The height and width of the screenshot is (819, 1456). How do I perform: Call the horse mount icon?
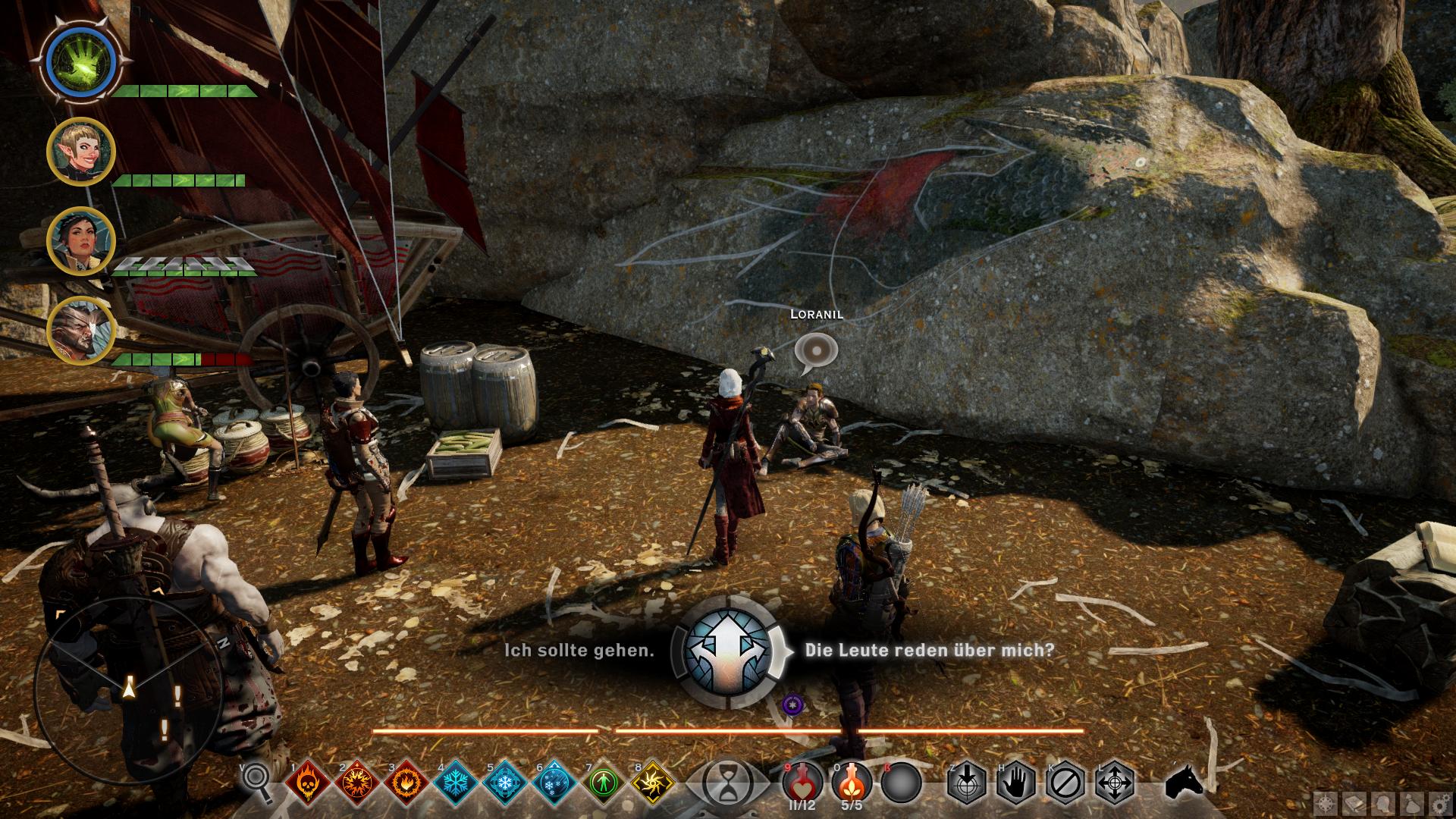point(1183,782)
